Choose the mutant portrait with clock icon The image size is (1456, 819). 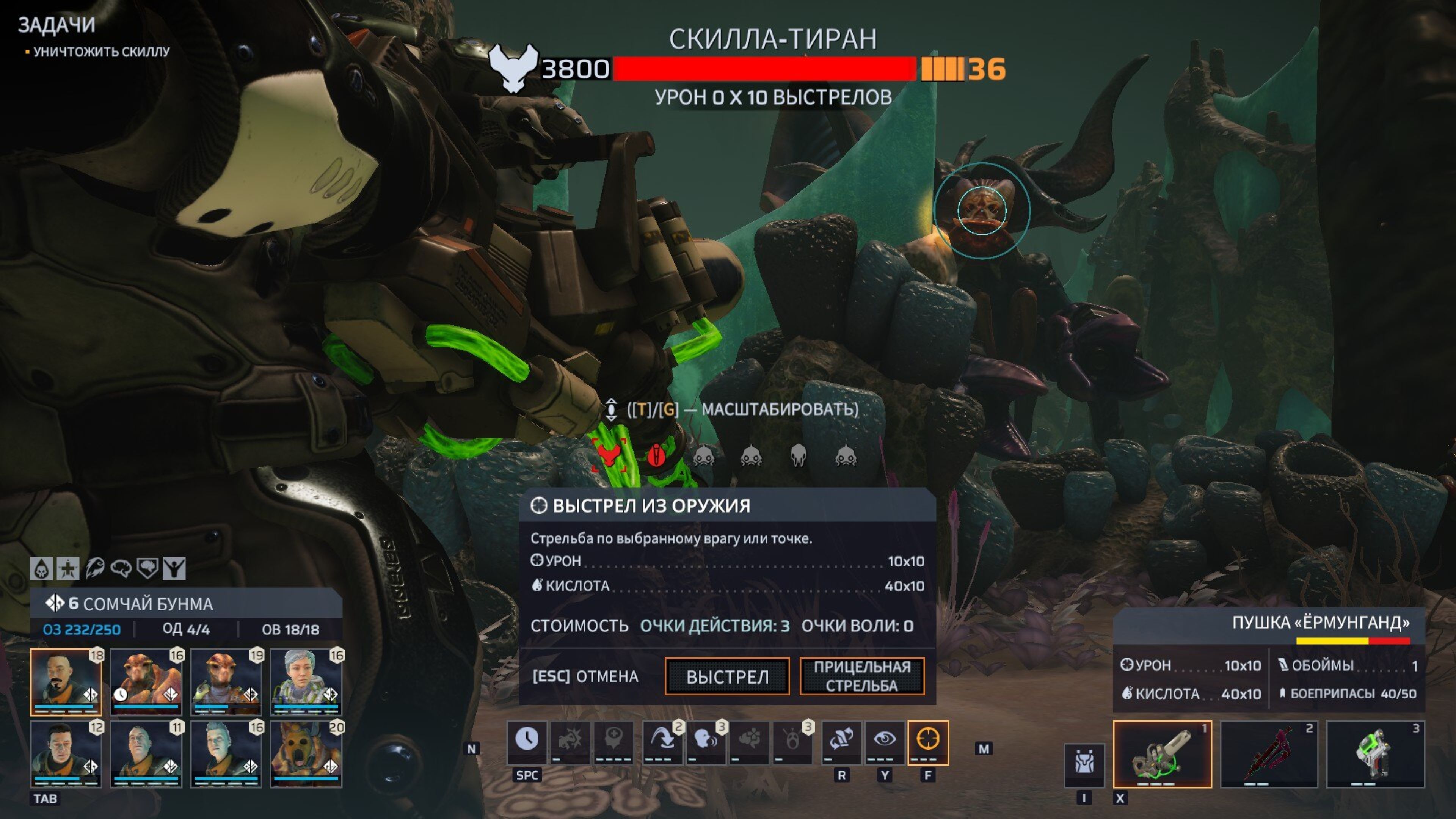[146, 682]
